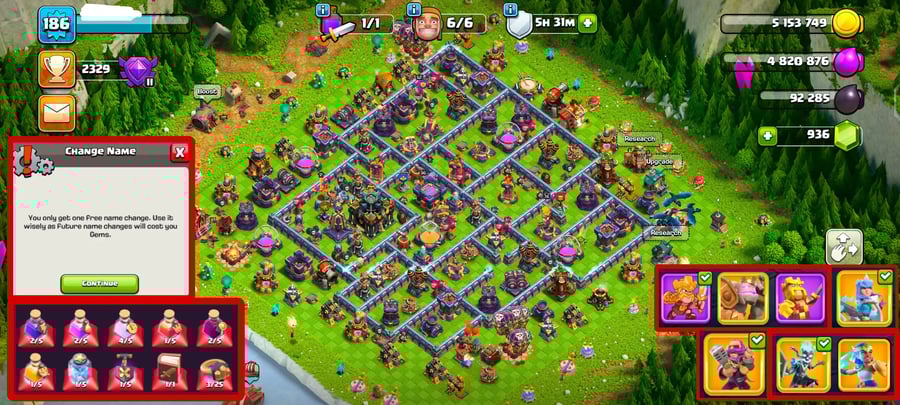Viewport: 900px width, 405px height.
Task: Select the ring item showing 3/25
Action: [x=213, y=370]
